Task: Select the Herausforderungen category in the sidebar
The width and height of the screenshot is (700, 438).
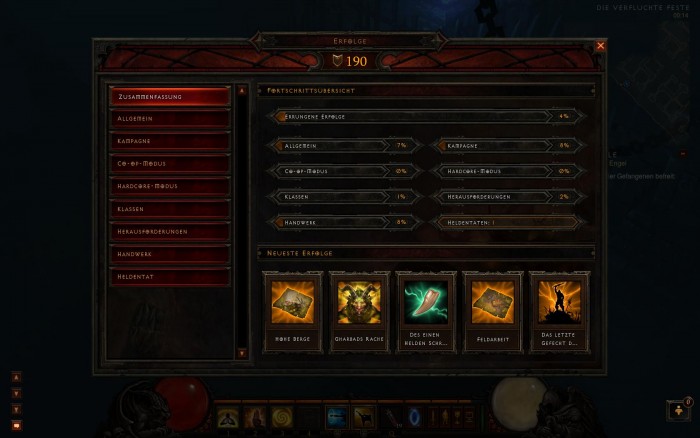Action: 170,231
